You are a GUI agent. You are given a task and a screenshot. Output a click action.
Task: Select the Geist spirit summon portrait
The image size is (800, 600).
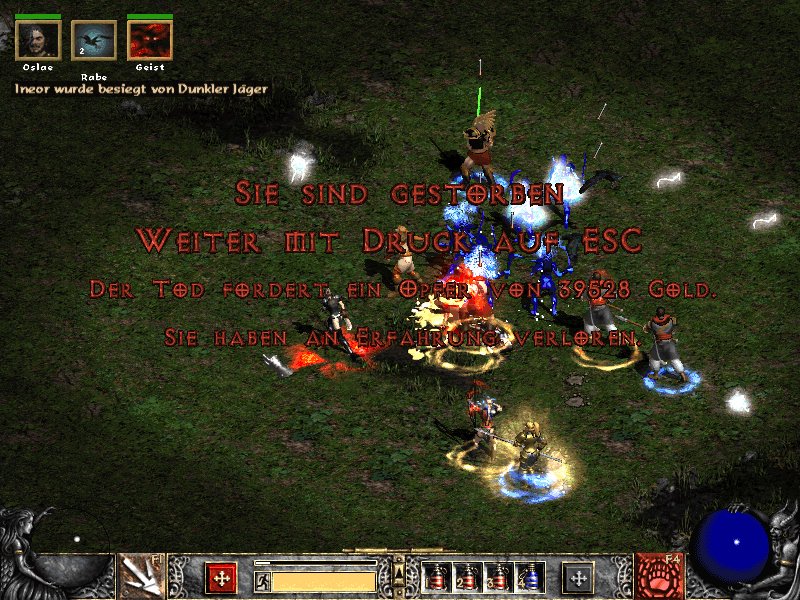[150, 41]
